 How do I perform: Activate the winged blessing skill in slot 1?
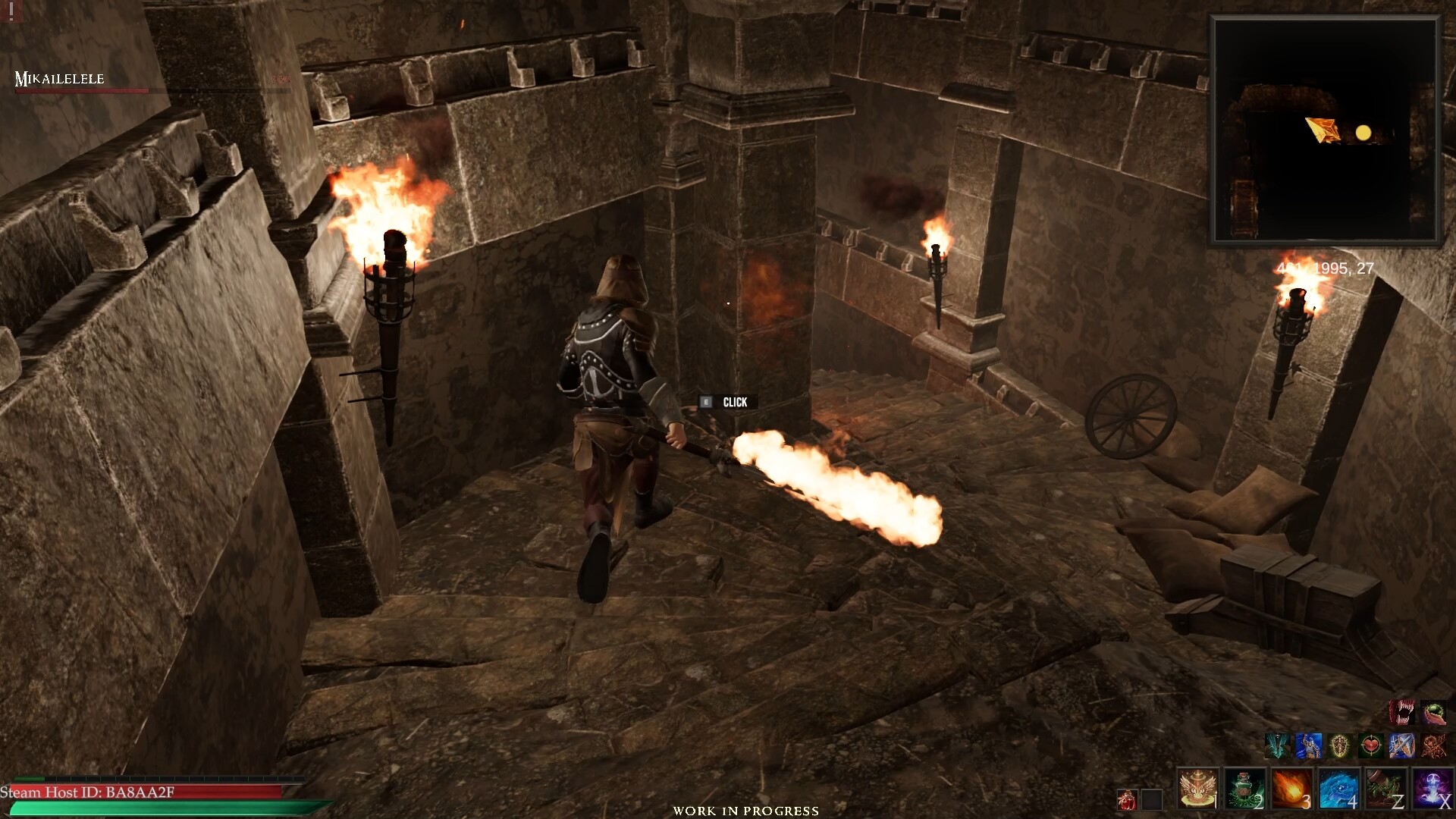click(x=1198, y=789)
